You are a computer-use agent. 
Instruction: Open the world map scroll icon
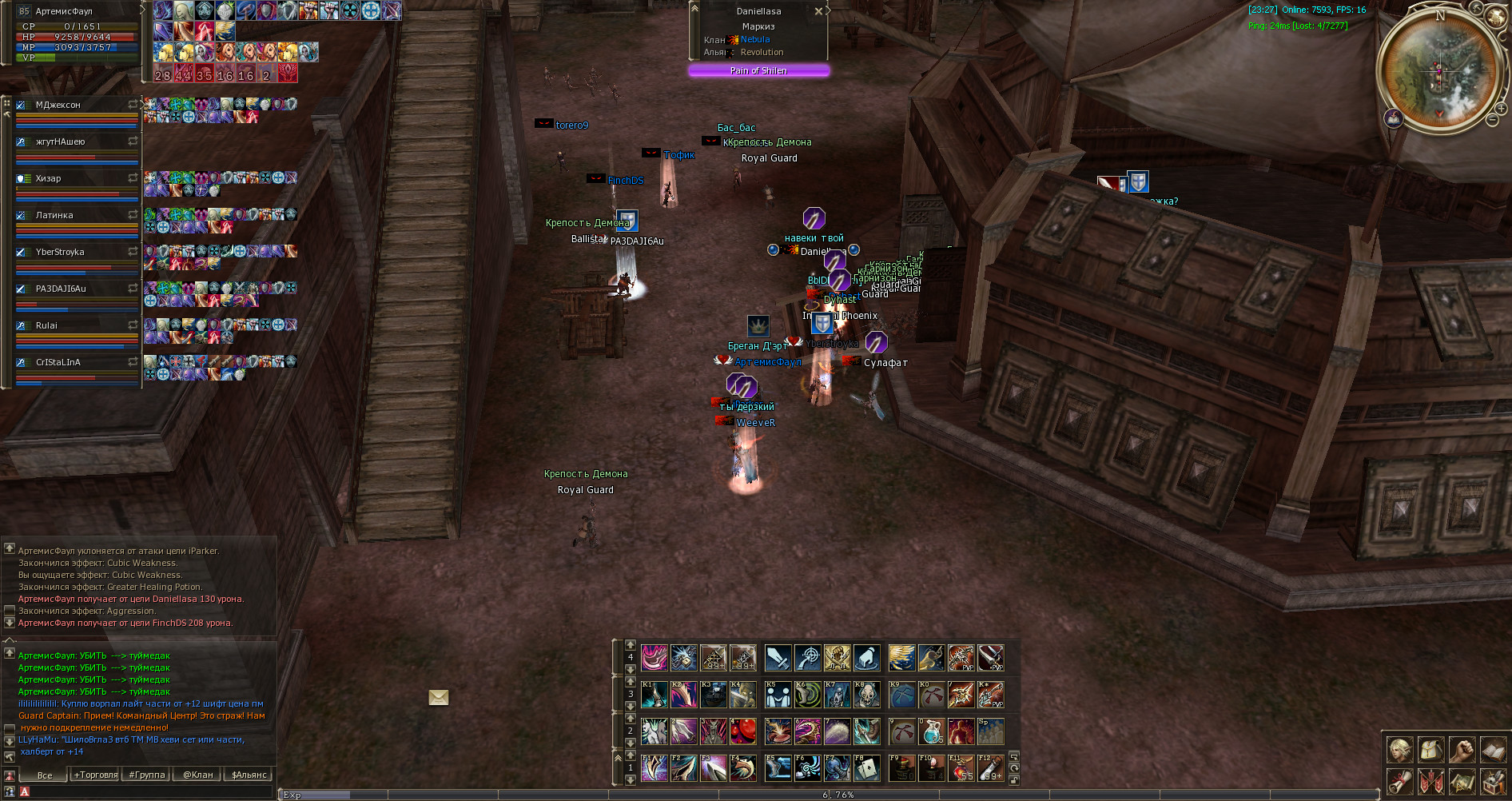click(1462, 781)
